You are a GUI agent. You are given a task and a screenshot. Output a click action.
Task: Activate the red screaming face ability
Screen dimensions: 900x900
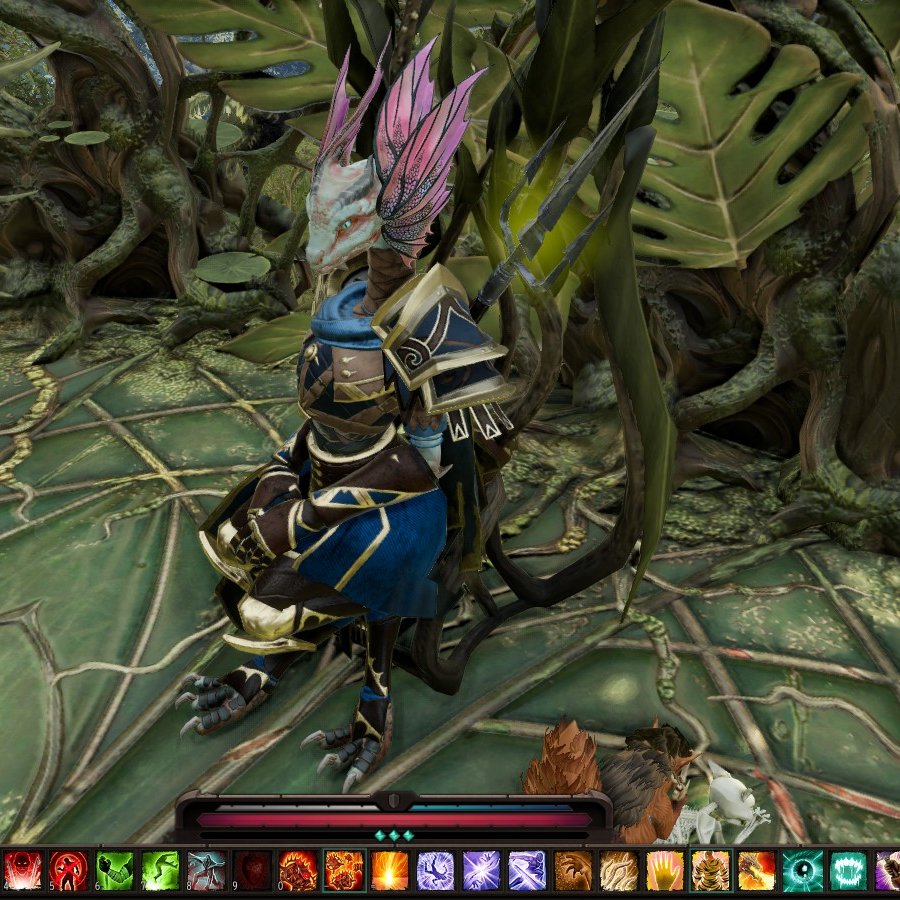point(21,871)
